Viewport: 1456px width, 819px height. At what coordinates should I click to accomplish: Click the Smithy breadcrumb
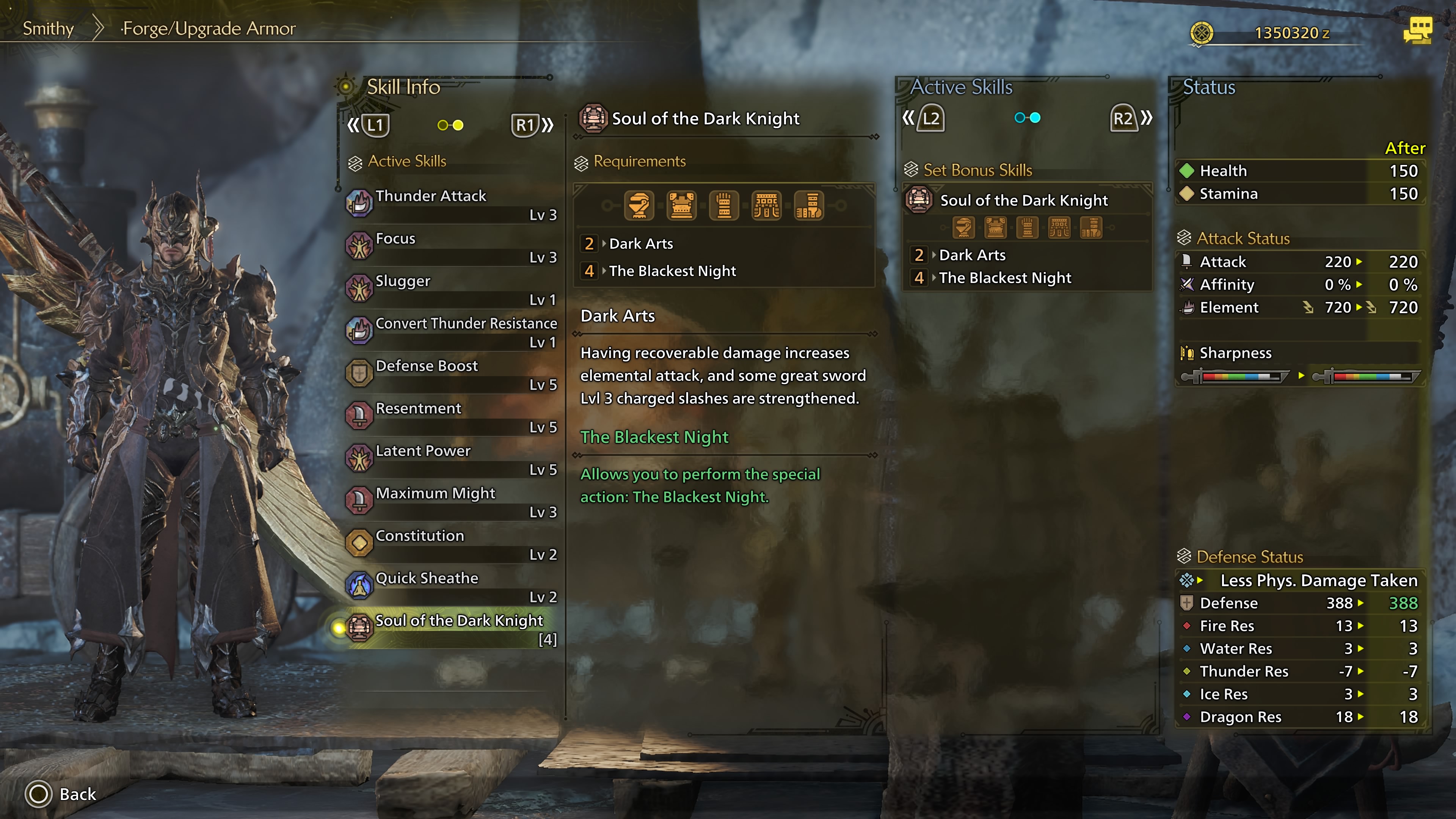click(x=48, y=28)
